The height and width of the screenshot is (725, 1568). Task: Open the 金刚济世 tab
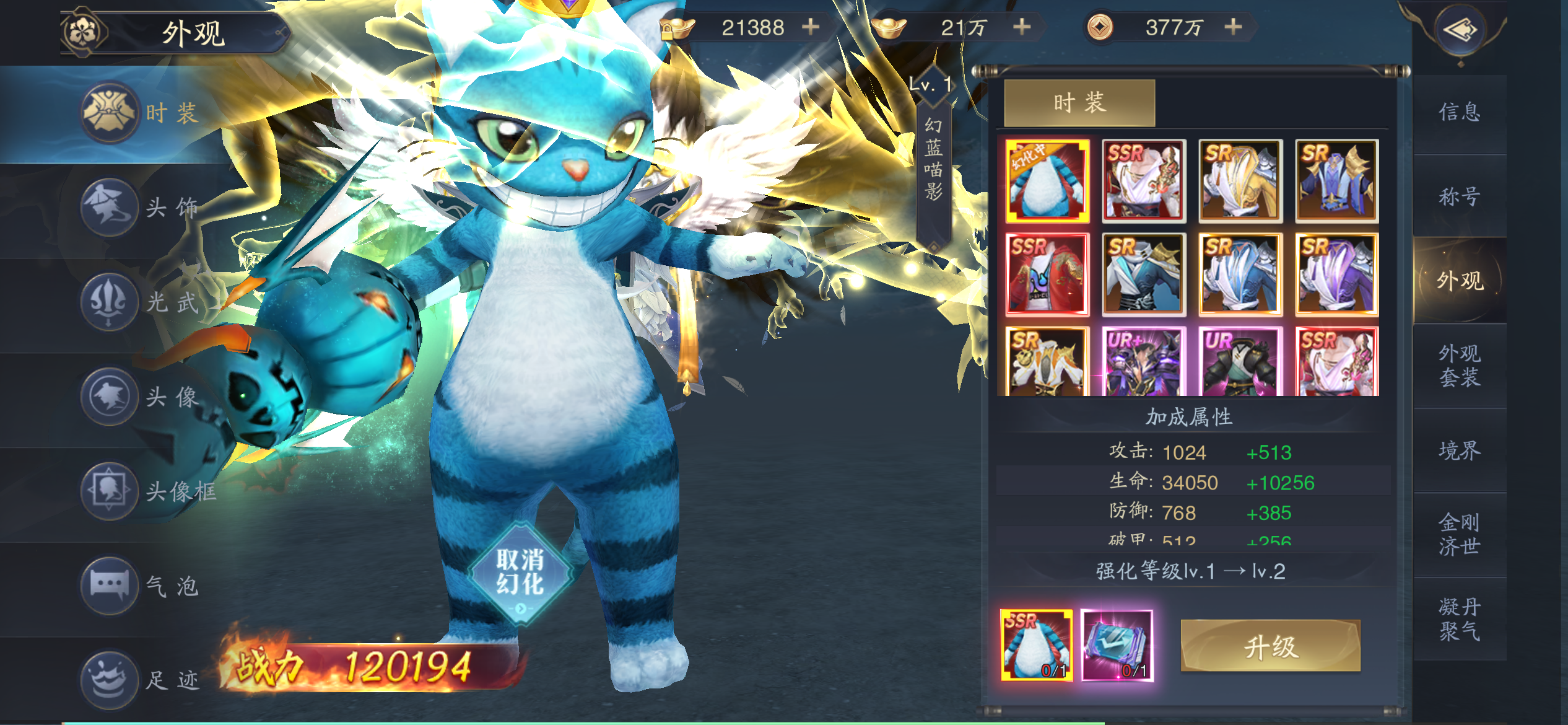click(1460, 534)
